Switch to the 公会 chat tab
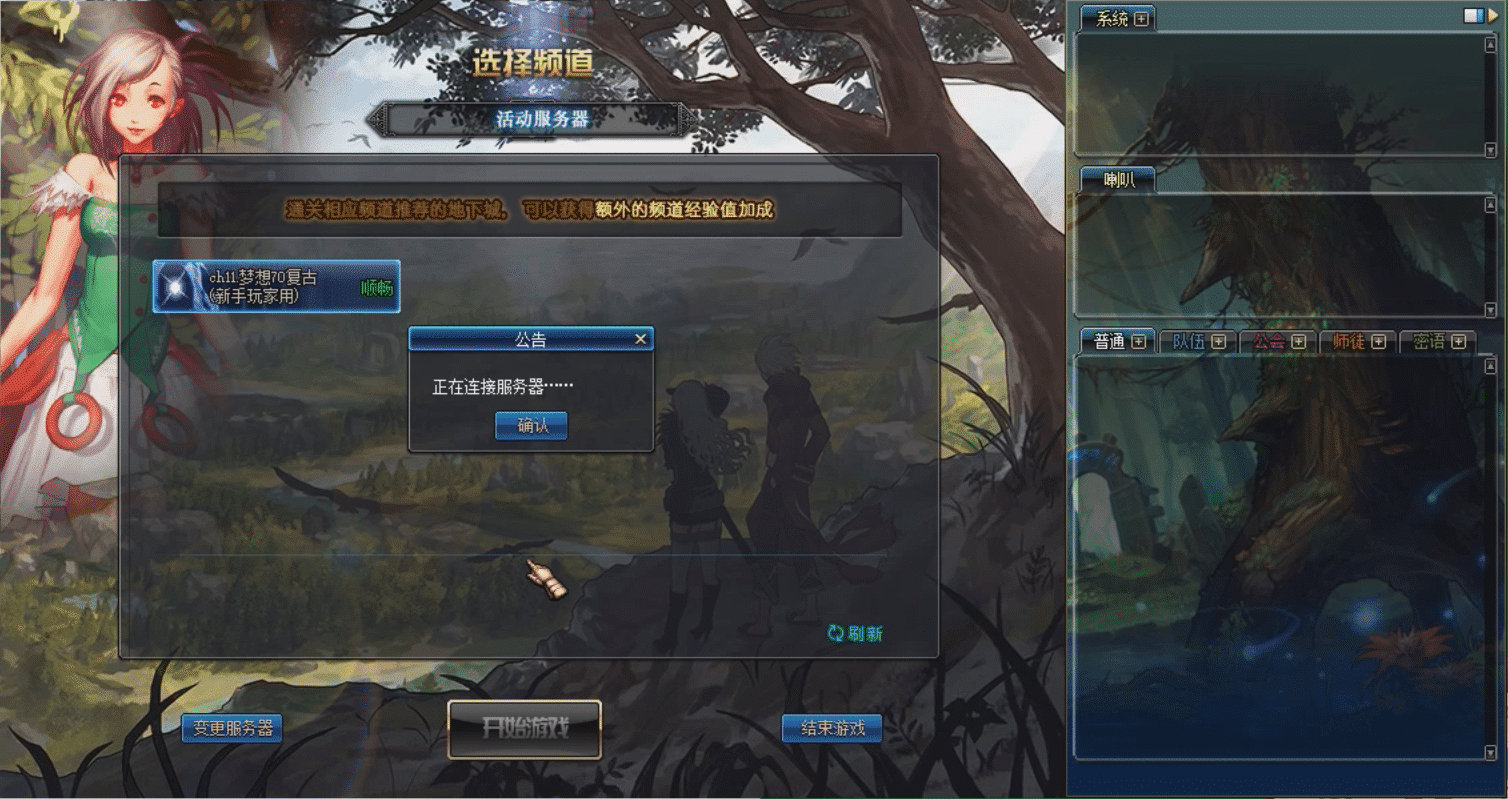 pos(1270,342)
